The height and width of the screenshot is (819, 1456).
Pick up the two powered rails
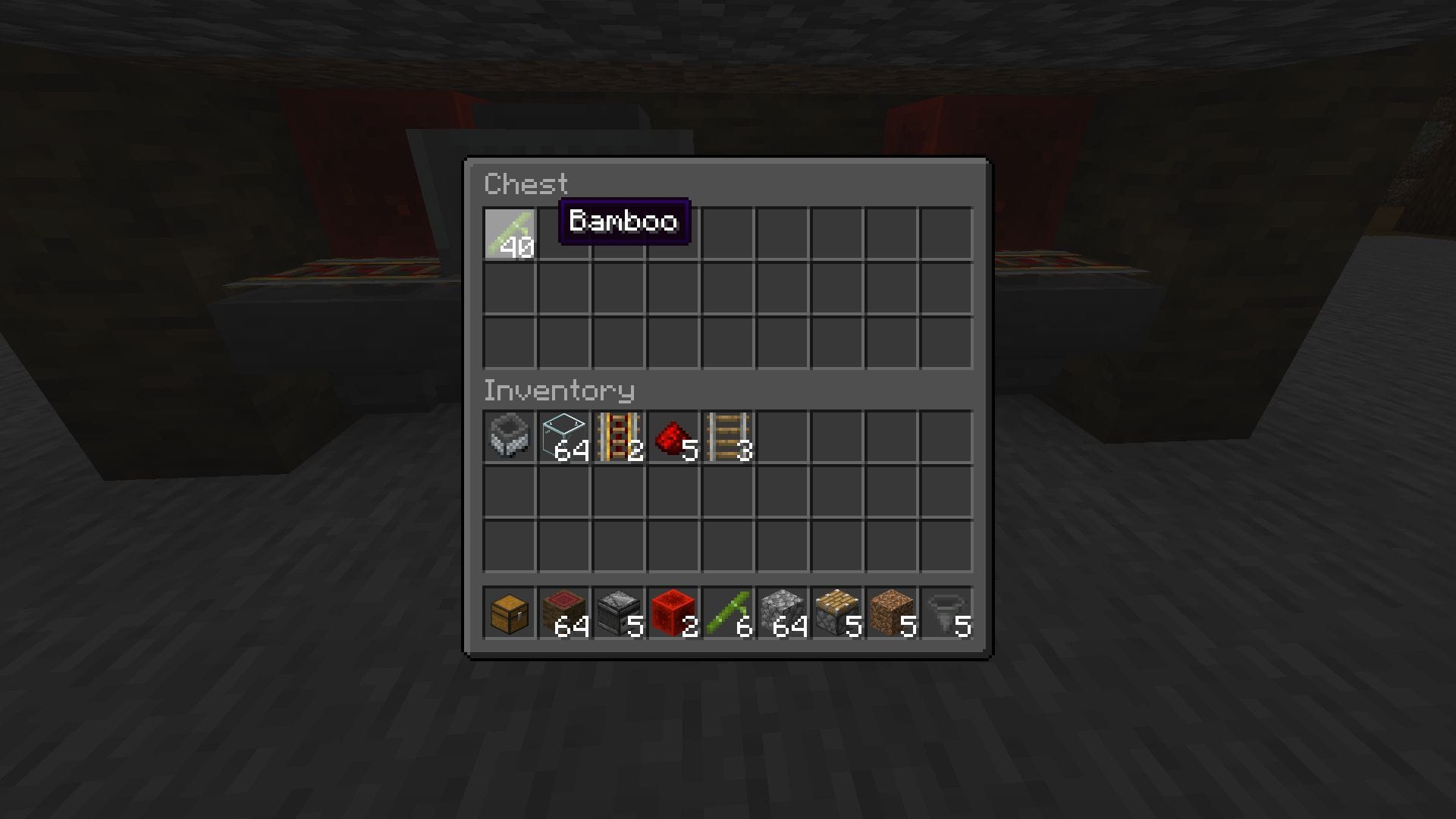point(619,438)
